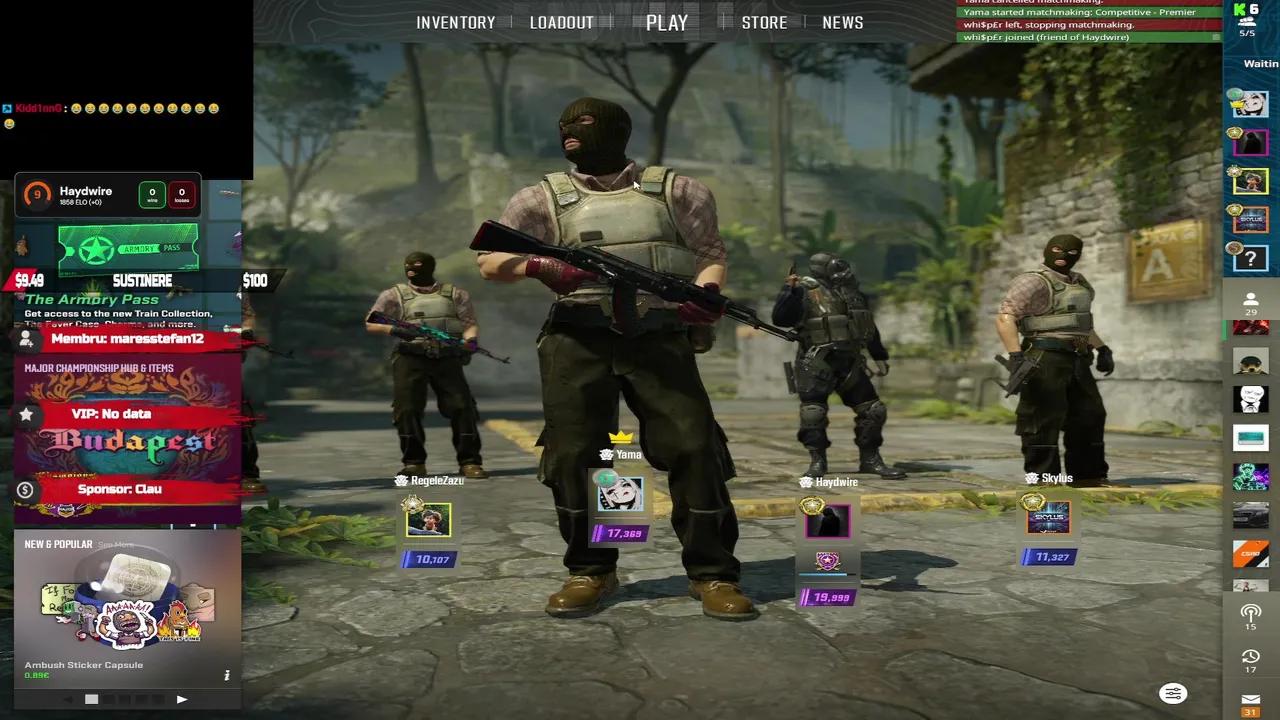Viewport: 1280px width, 720px height.
Task: Click the chat bubble icon at bottom right
Action: [1172, 693]
